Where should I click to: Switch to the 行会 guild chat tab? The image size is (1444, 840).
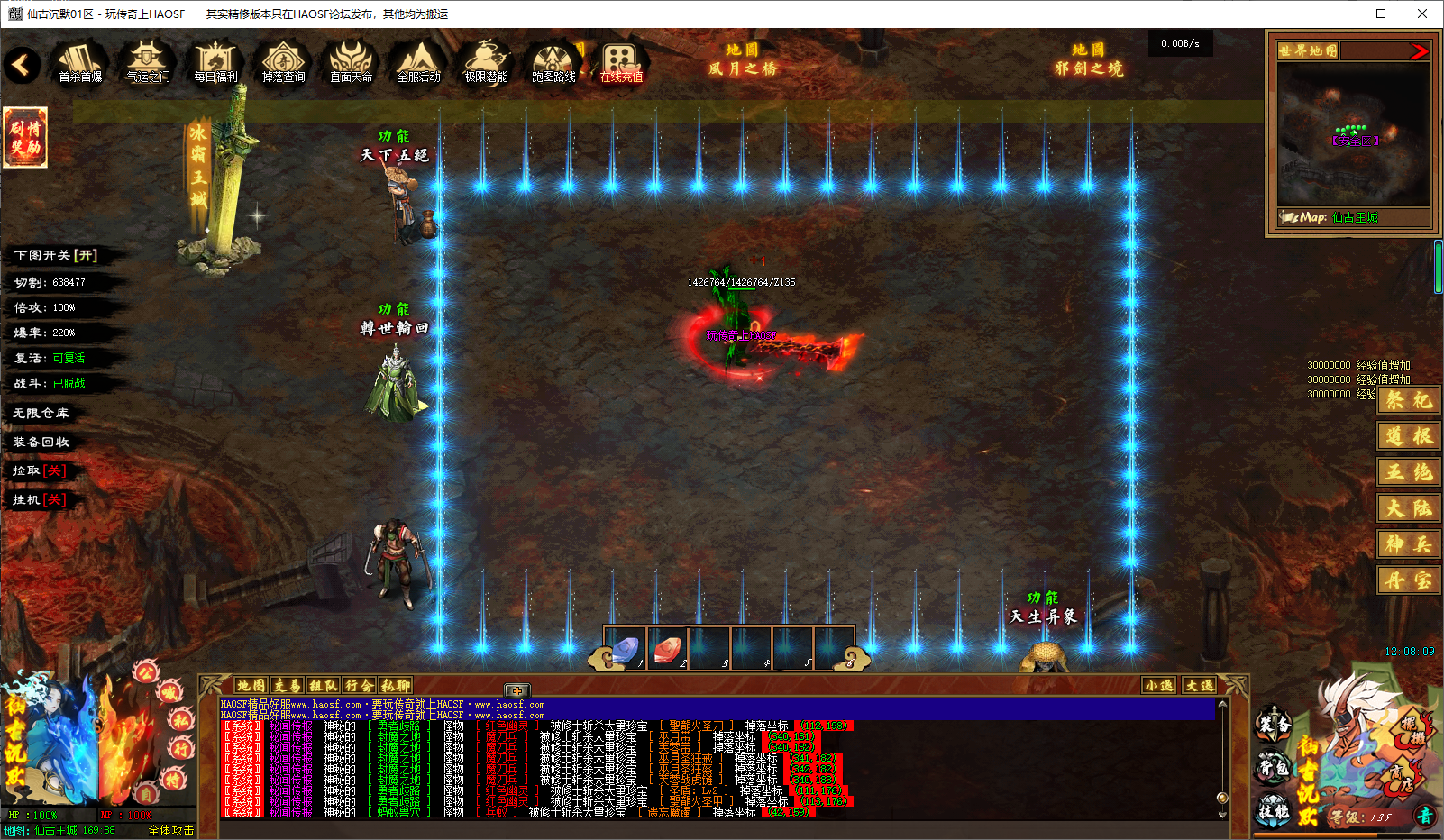tap(359, 686)
